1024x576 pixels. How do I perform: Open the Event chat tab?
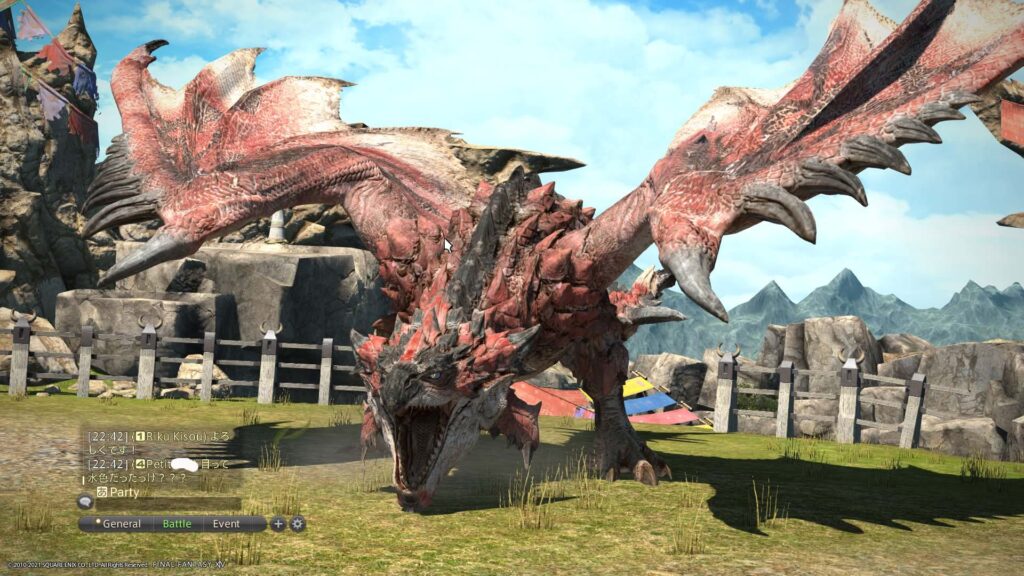point(226,523)
